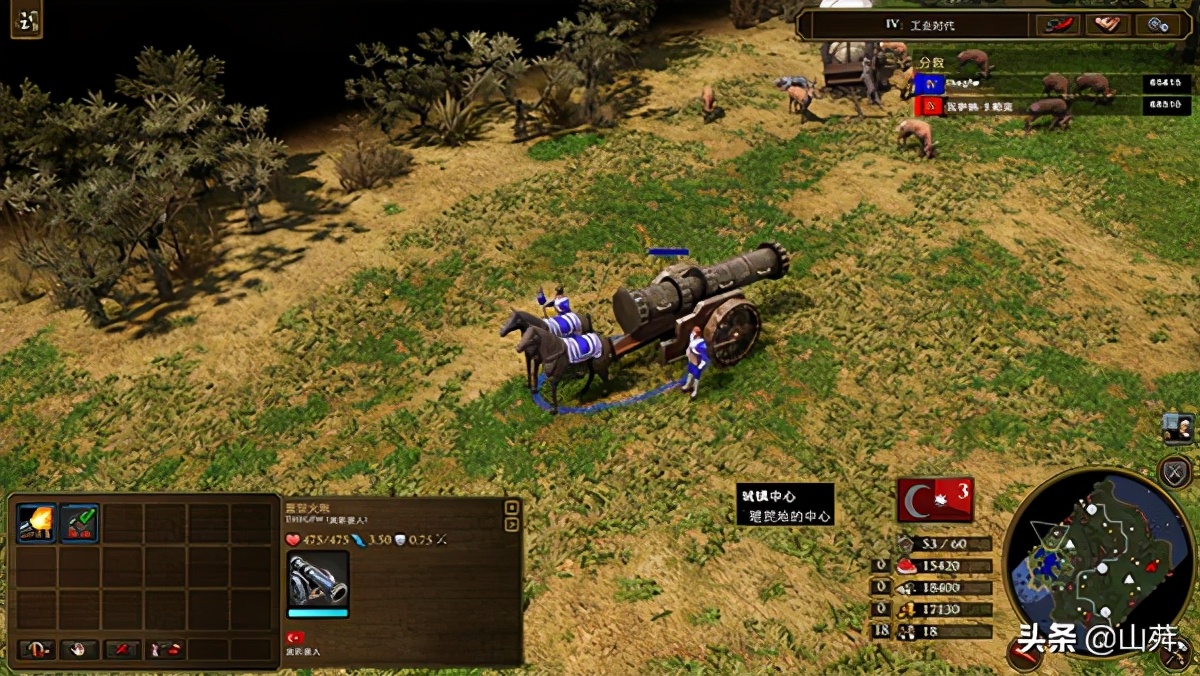Open the Ottoman home city flag button
Viewport: 1200px width, 676px height.
pyautogui.click(x=935, y=500)
